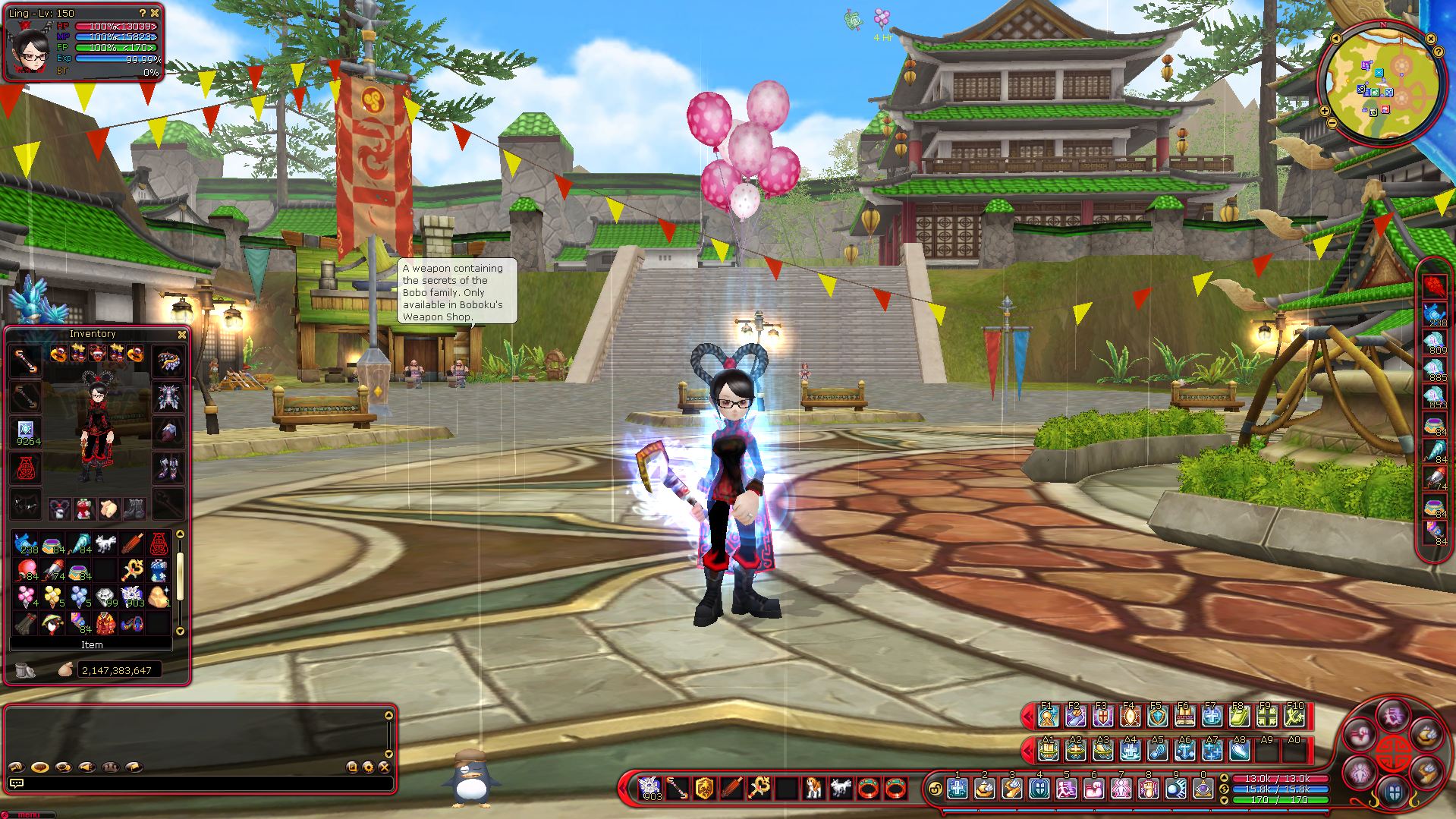Image resolution: width=1456 pixels, height=819 pixels.
Task: Click the pink balloons buff icon
Action: click(882, 18)
